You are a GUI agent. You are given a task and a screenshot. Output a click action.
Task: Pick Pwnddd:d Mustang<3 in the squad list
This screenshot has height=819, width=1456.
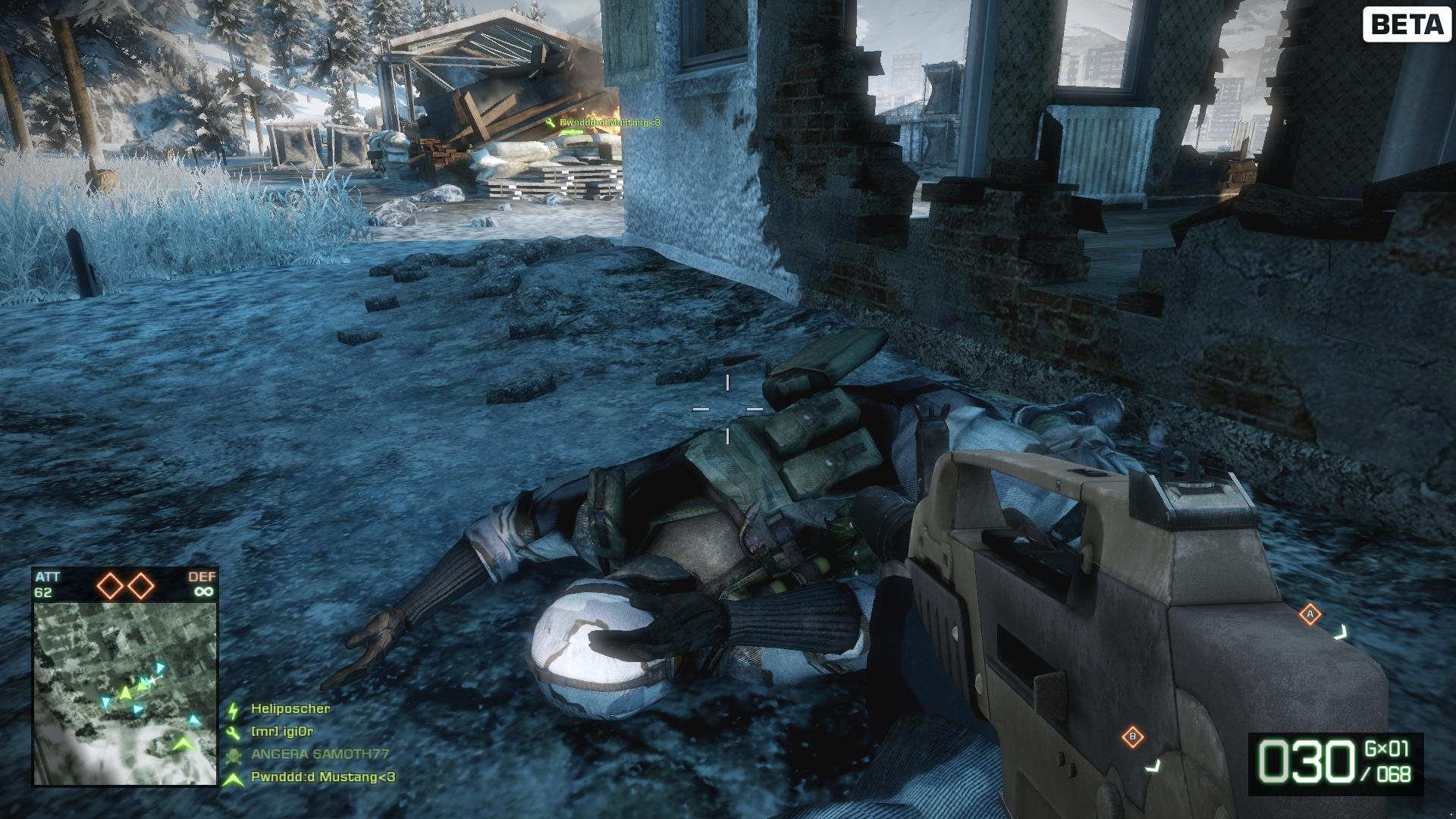322,777
